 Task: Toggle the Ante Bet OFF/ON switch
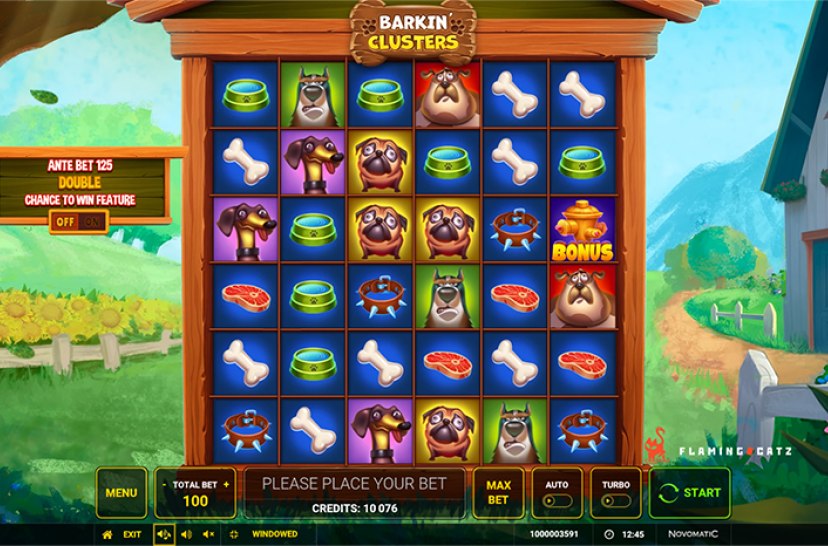[x=79, y=222]
